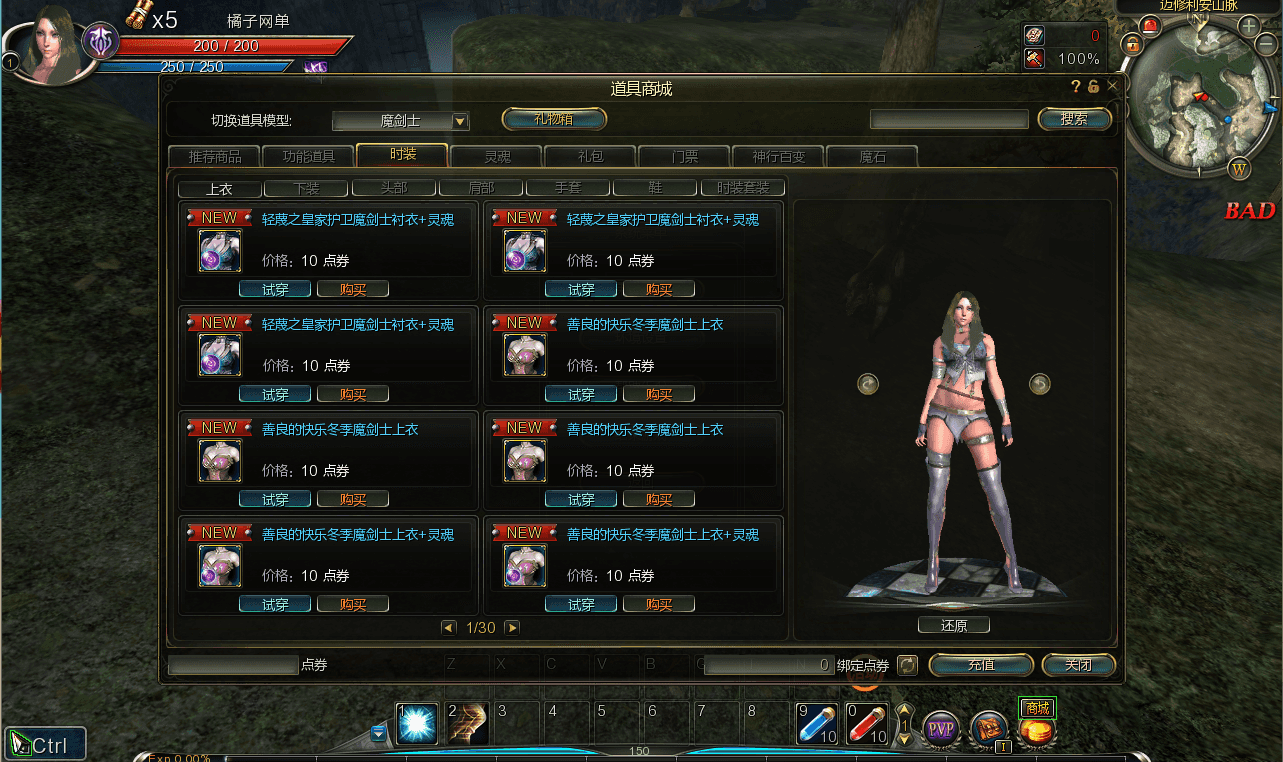The image size is (1283, 762).
Task: Click 还原 to reset the preview
Action: point(953,626)
